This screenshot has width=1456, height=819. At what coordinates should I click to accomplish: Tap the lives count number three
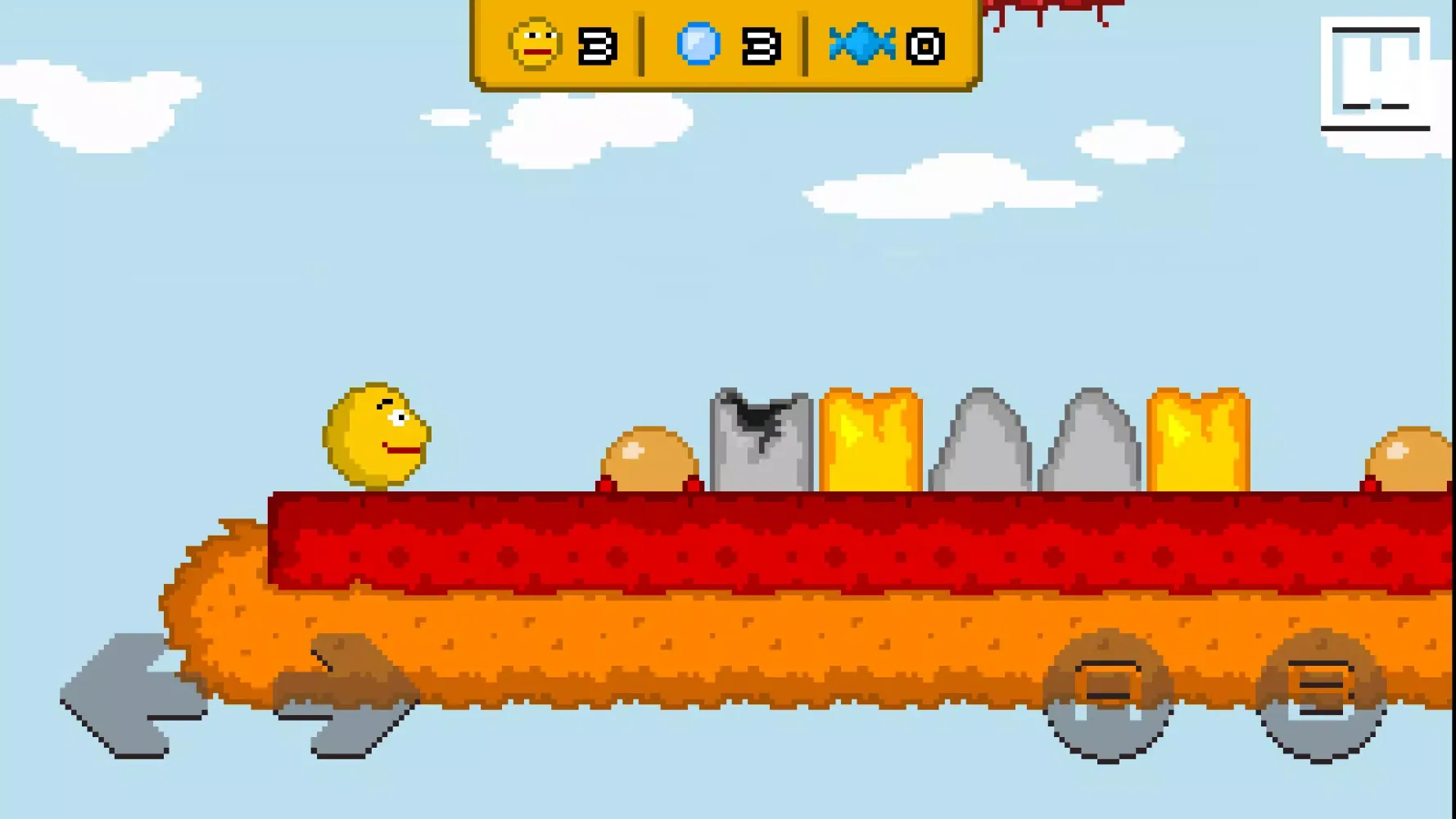pos(597,48)
